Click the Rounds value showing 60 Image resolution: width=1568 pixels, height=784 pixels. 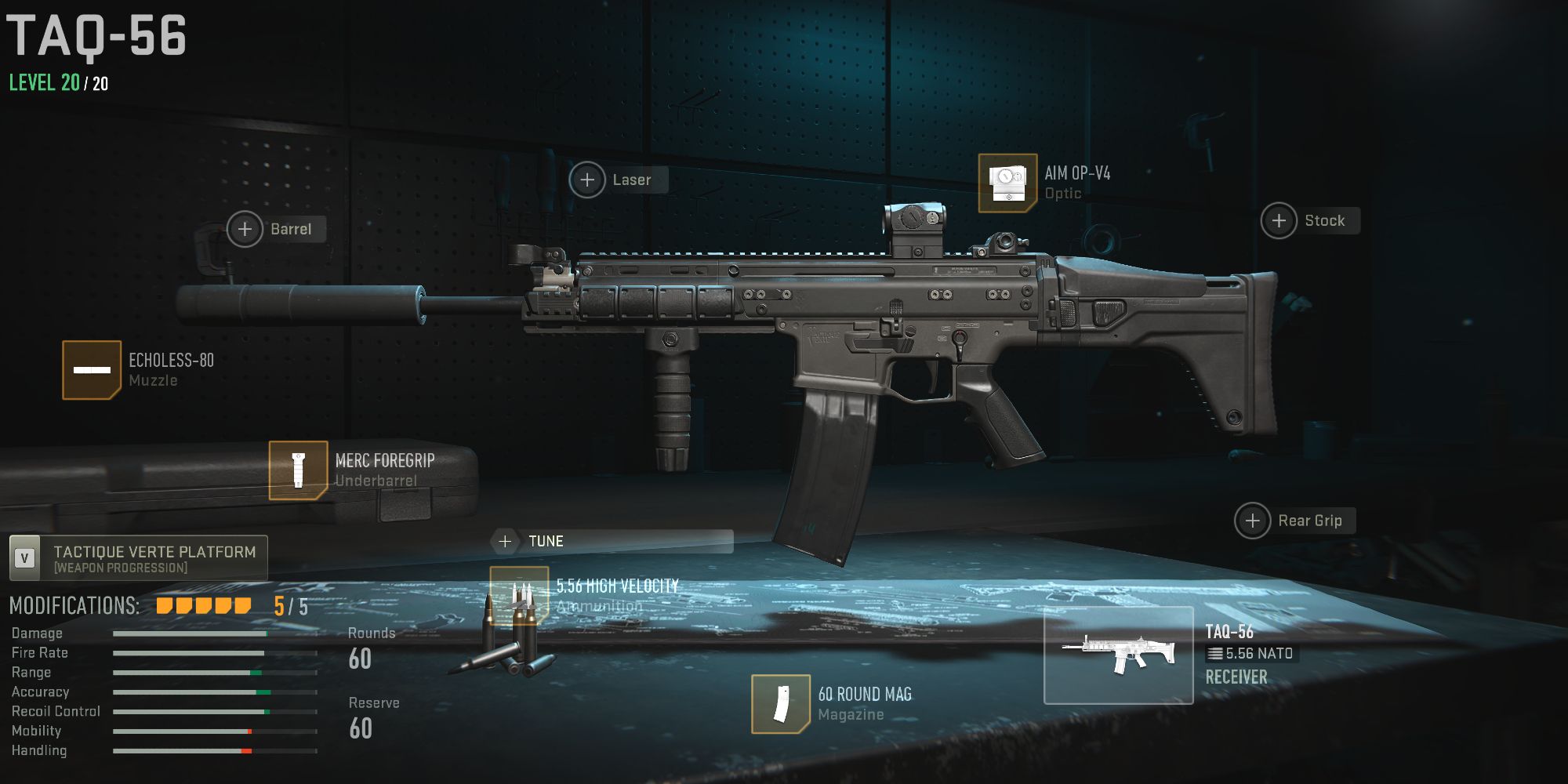[362, 659]
